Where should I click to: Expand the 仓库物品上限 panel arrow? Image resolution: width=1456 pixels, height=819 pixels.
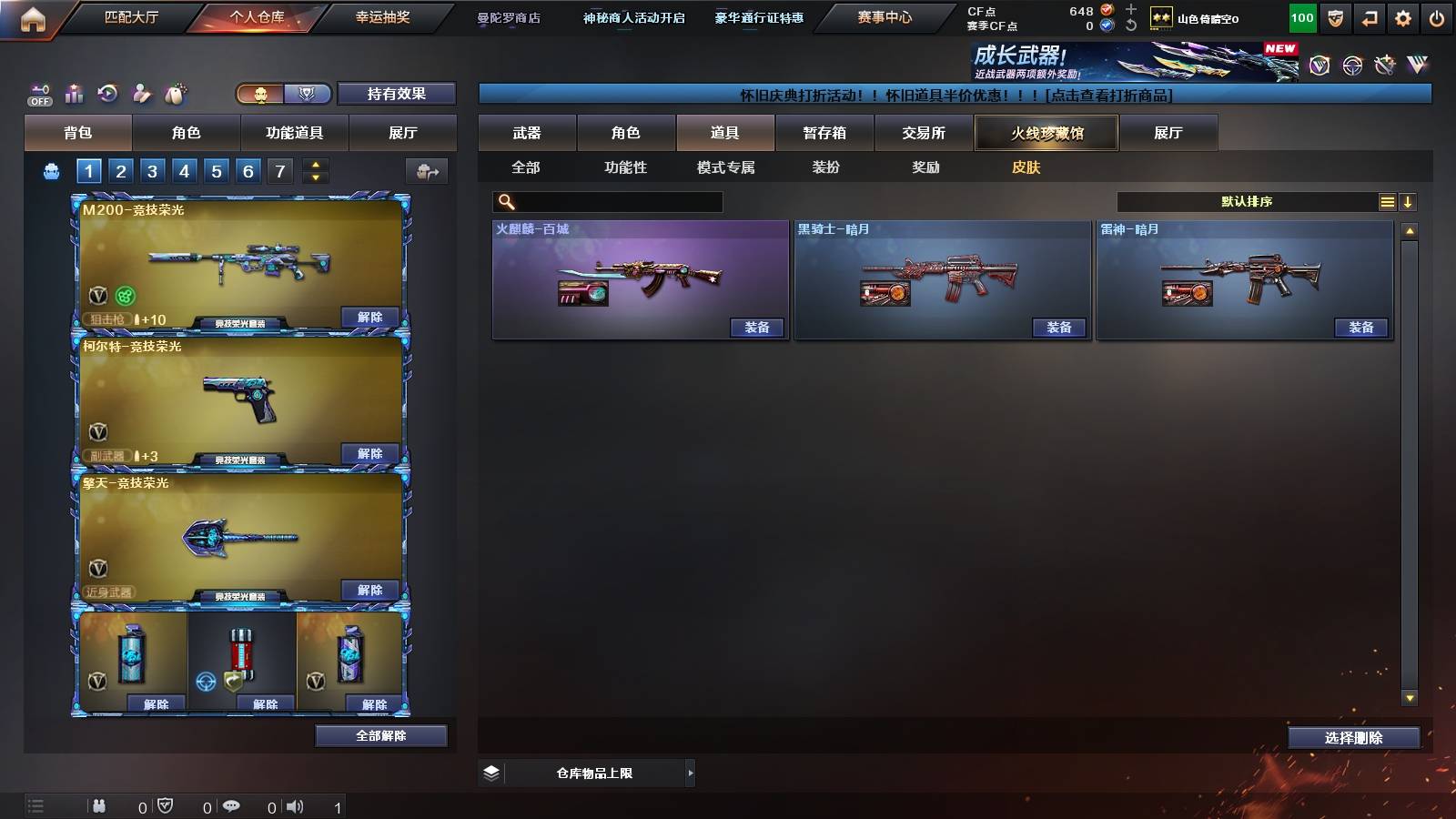coord(689,772)
